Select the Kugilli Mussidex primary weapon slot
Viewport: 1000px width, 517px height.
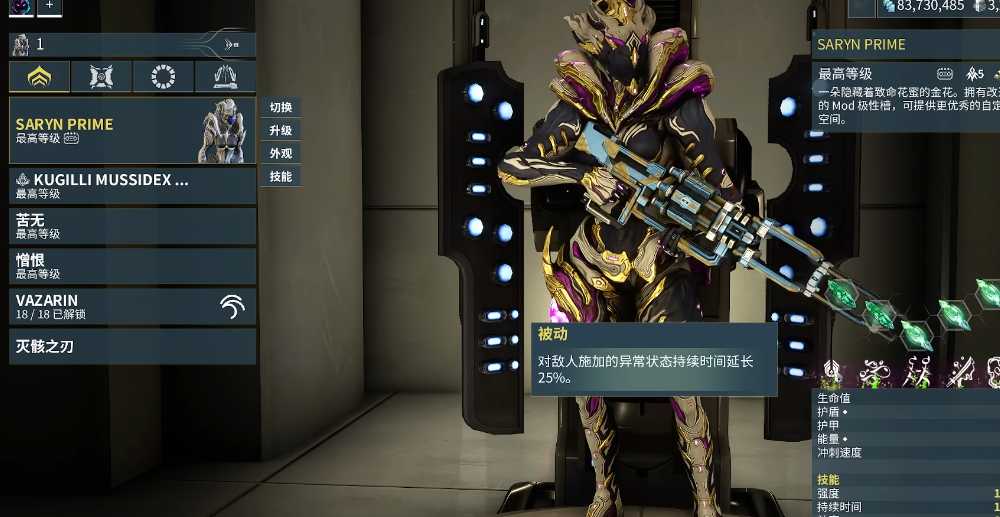132,186
